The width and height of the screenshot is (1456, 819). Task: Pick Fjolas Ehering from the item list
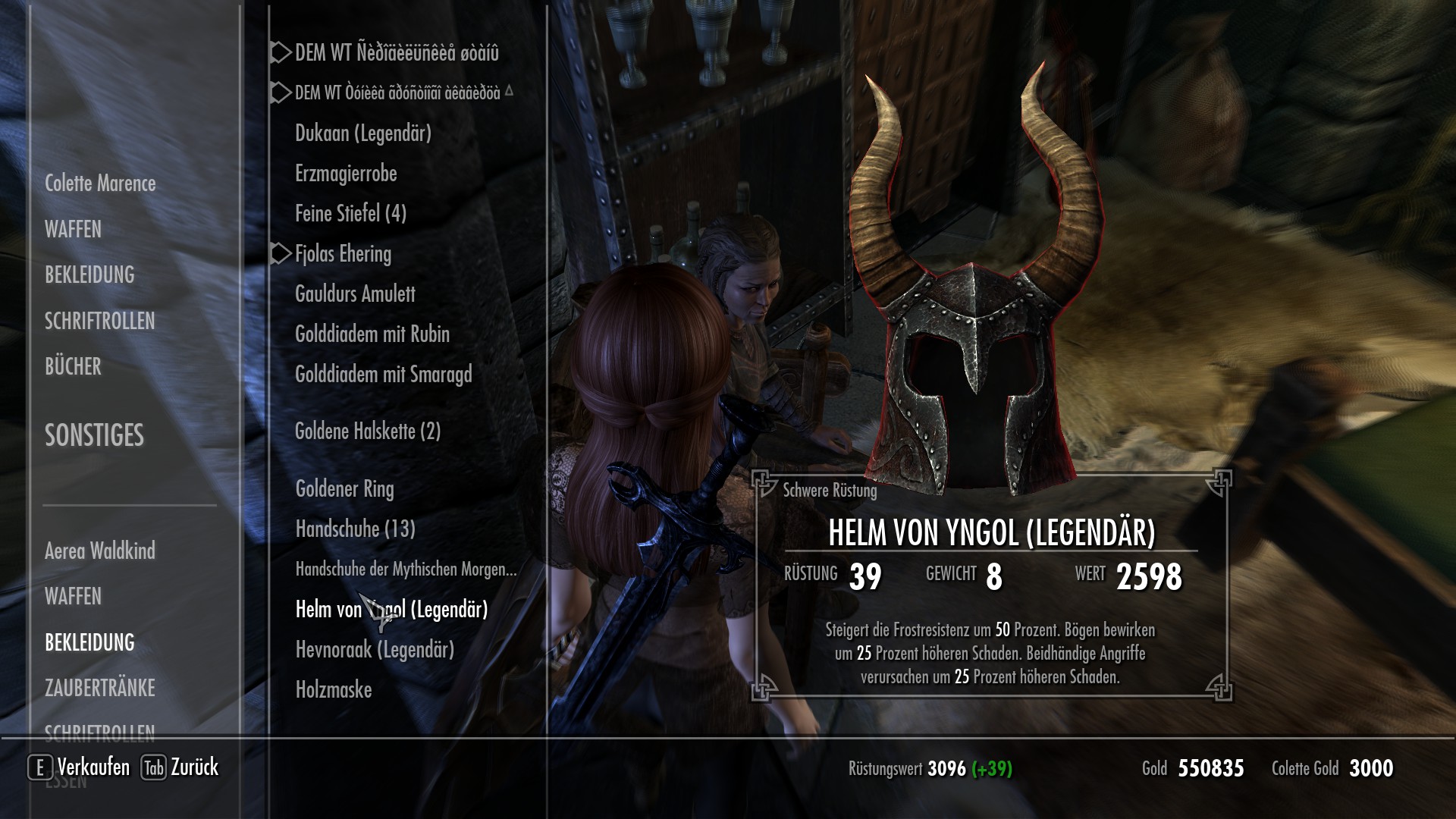(x=343, y=254)
